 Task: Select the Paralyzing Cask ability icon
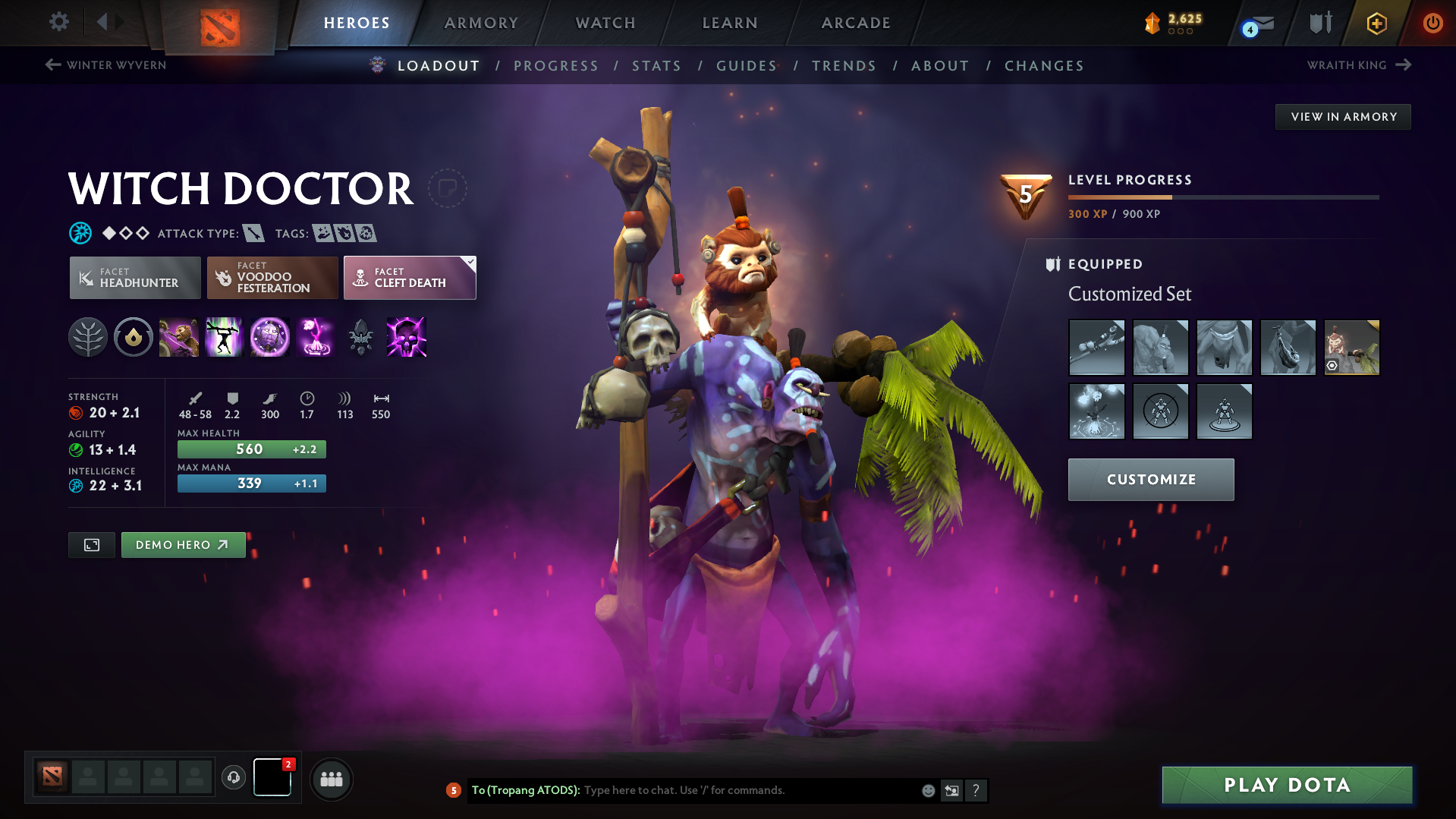point(179,338)
